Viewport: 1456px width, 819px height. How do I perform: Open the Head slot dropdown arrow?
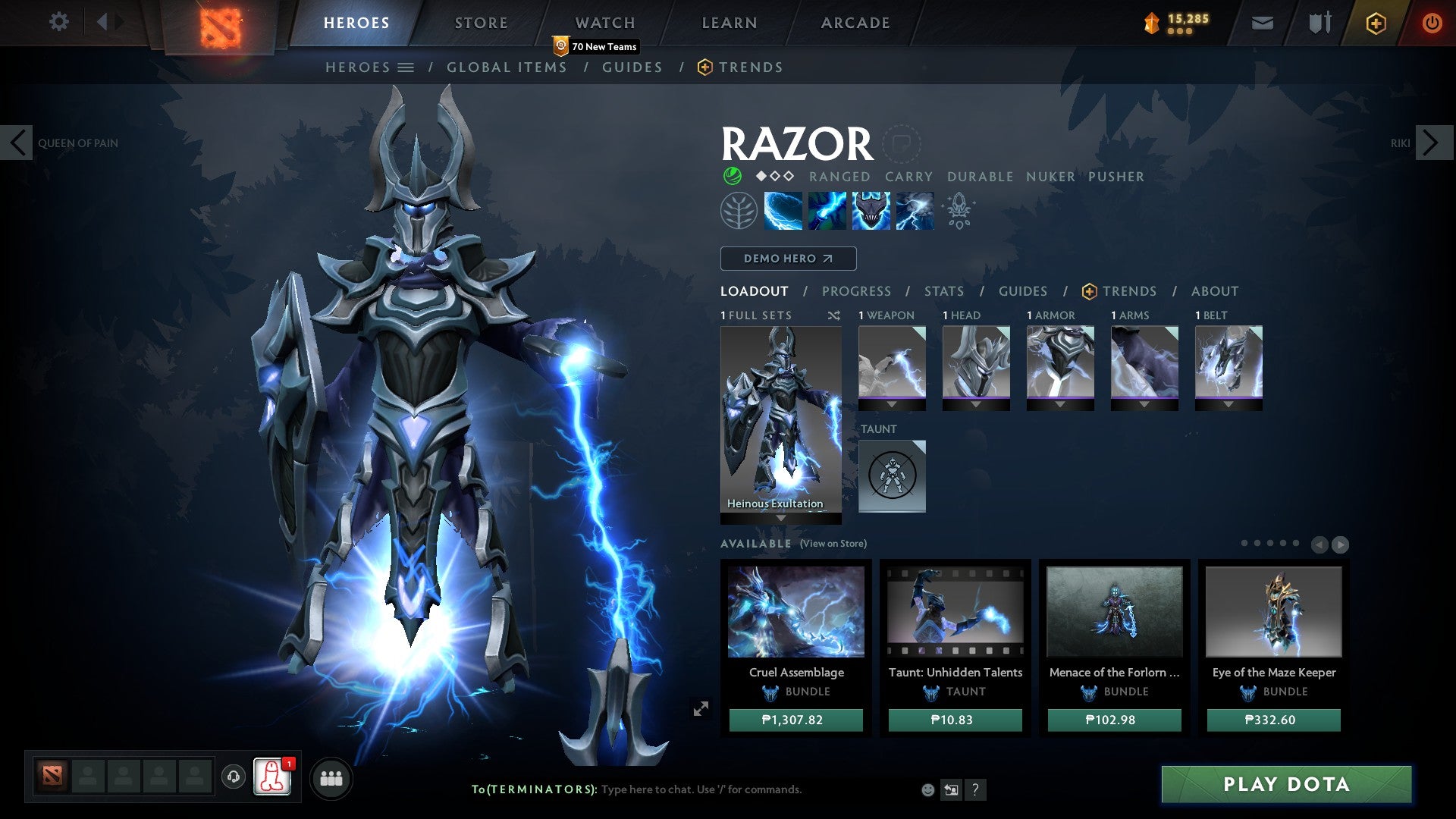point(976,405)
